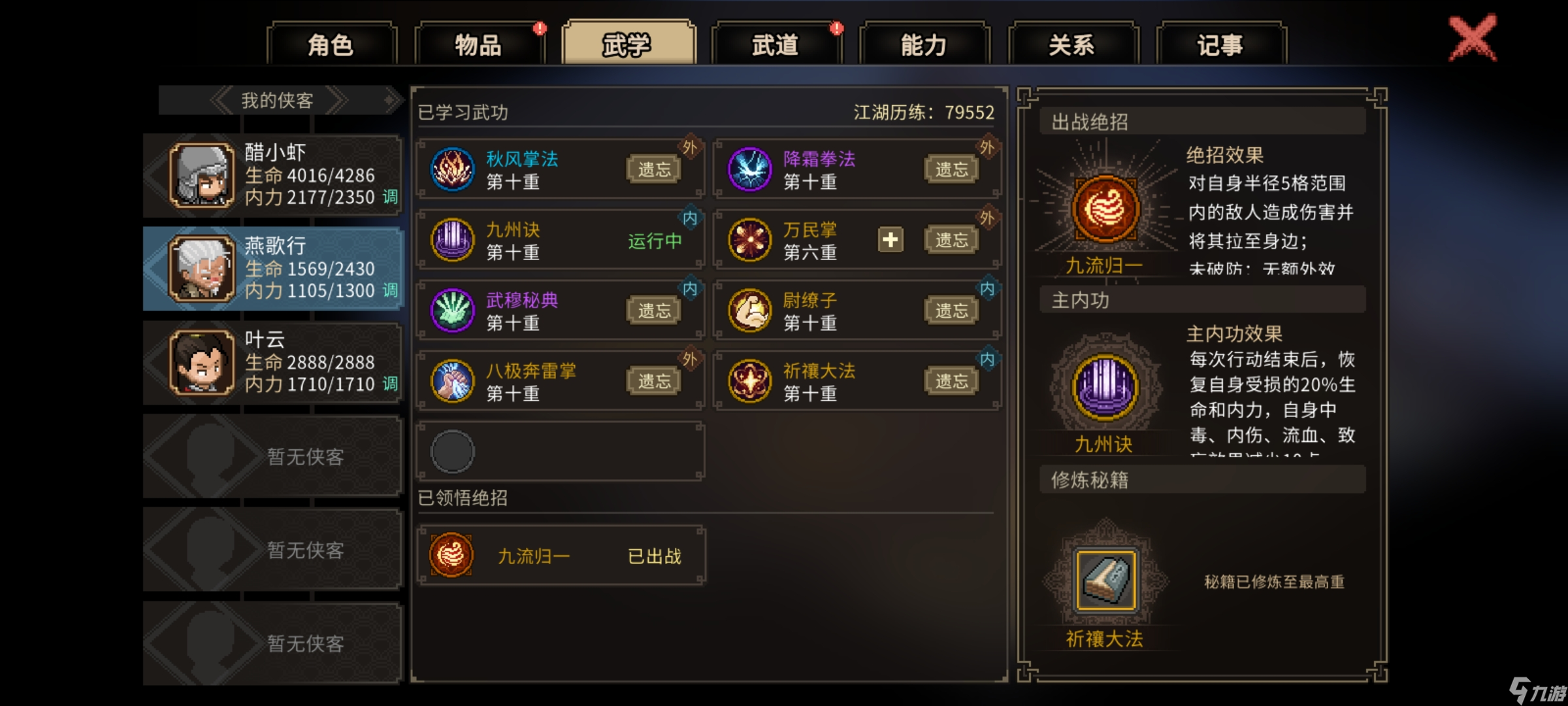The image size is (1568, 706).
Task: Open the 武穆秘典 skill icon
Action: pos(452,309)
